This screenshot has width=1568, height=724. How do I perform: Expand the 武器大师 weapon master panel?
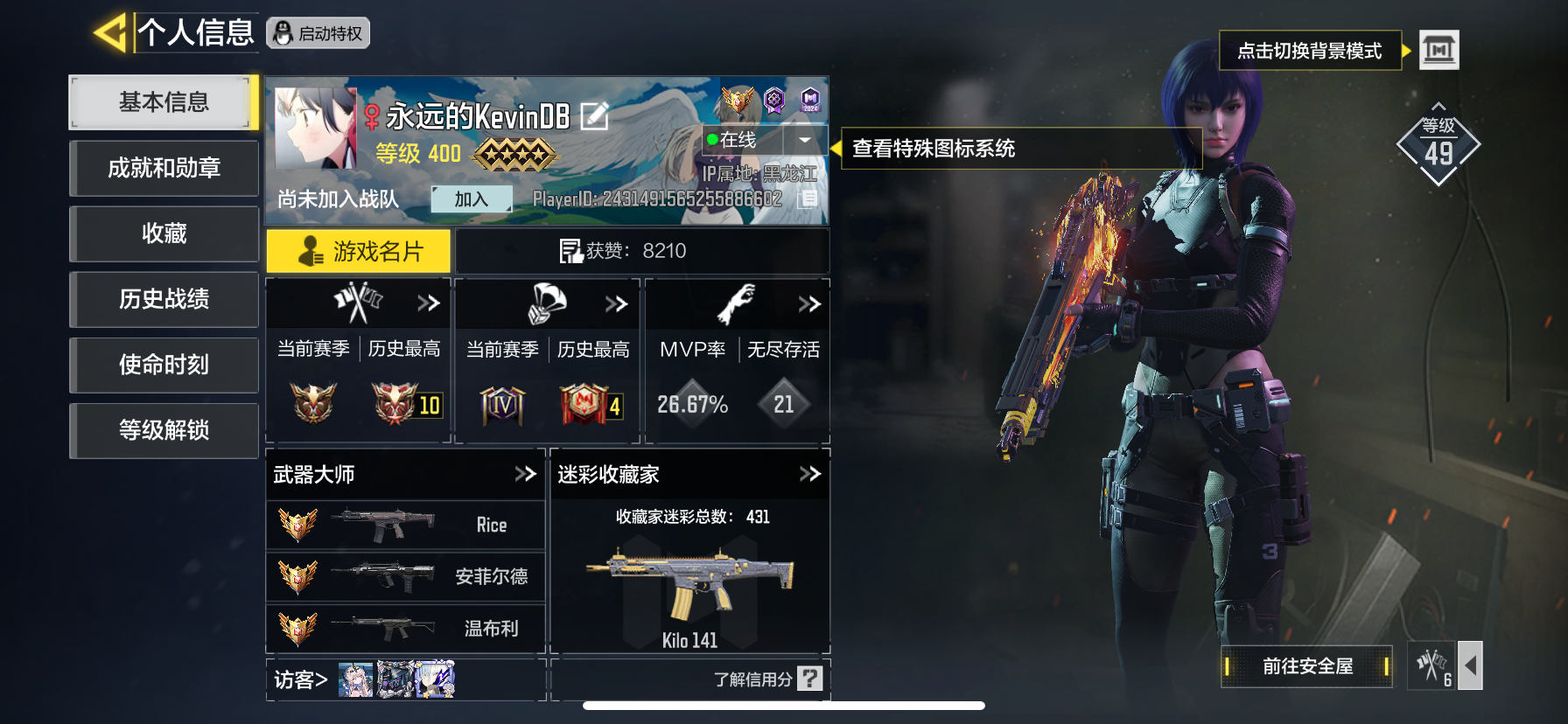(x=525, y=474)
